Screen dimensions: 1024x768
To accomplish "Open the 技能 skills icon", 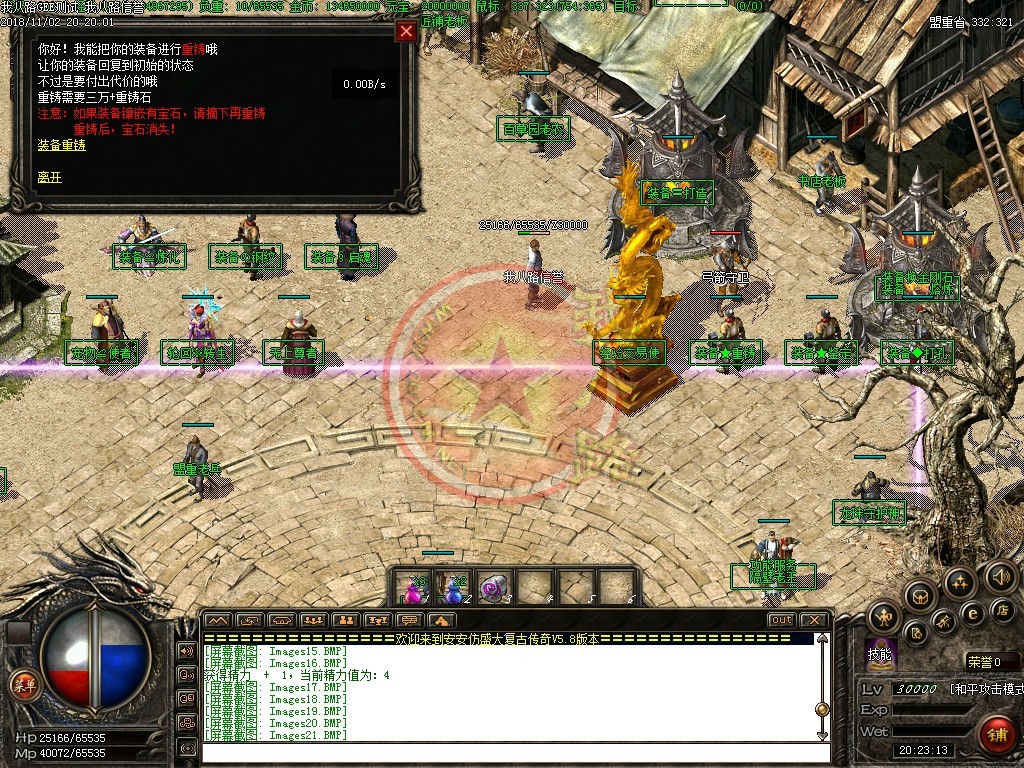I will tap(881, 651).
